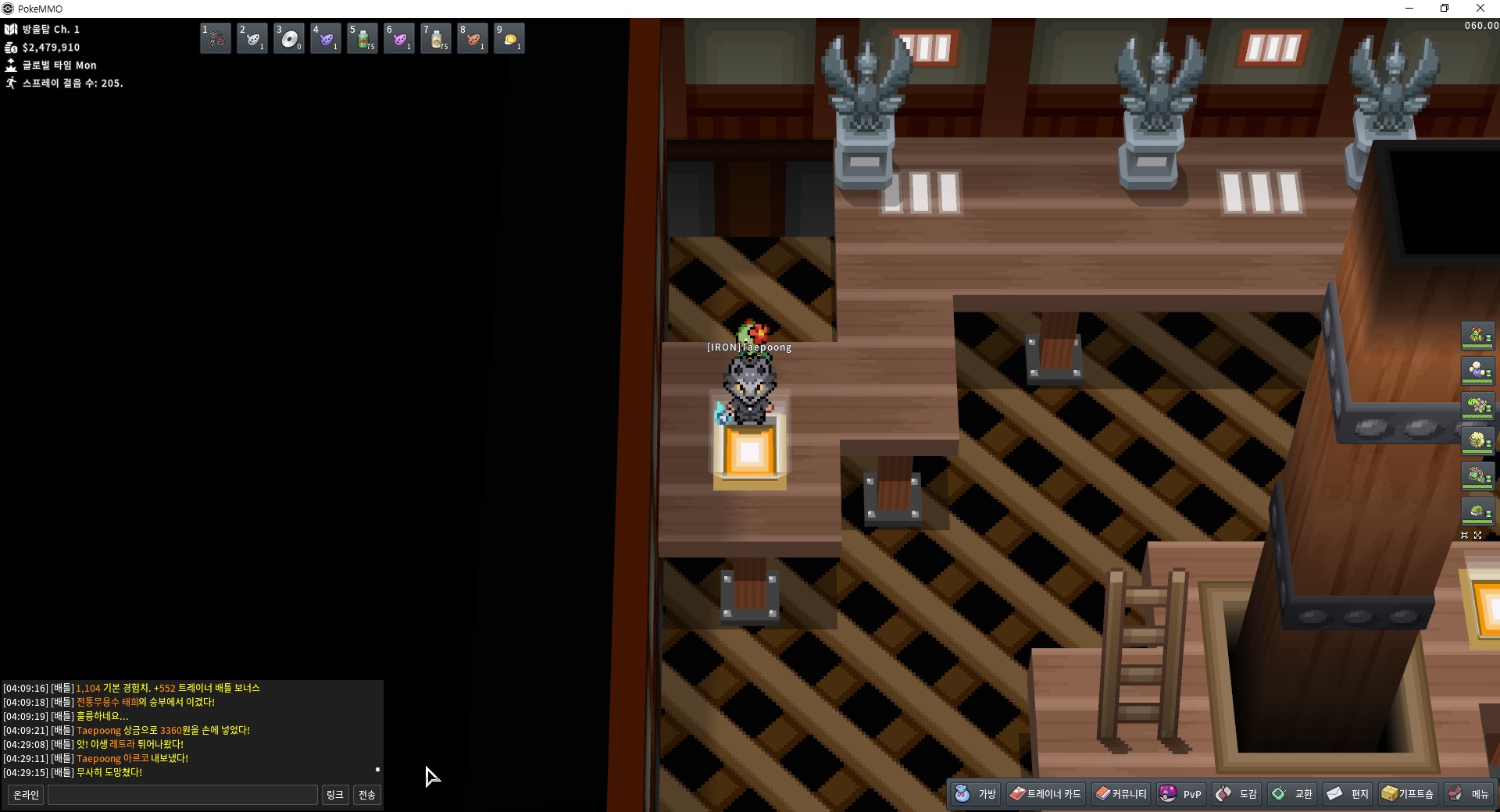
Task: Open the 온라인 chat channel selector
Action: (26, 795)
